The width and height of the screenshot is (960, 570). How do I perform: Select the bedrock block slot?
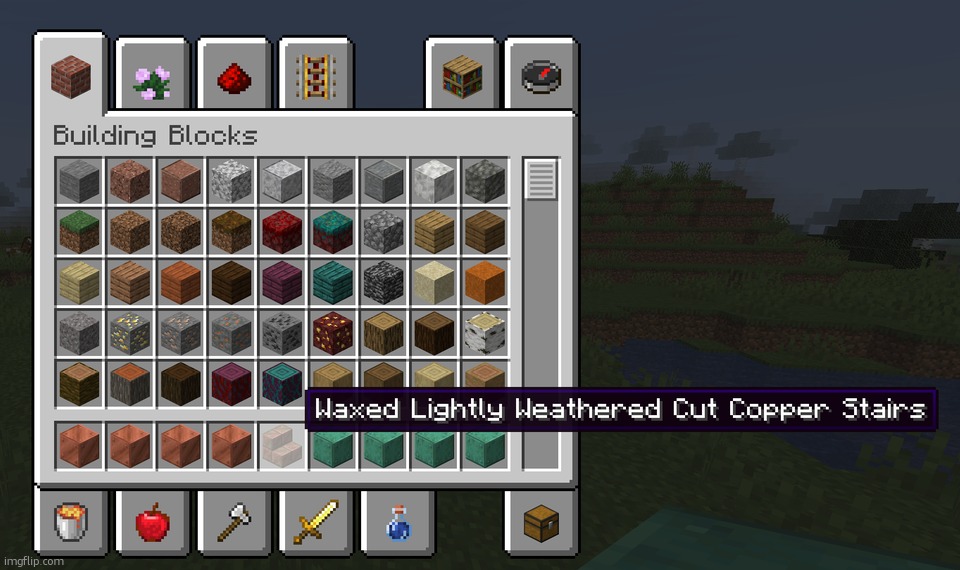pyautogui.click(x=383, y=283)
